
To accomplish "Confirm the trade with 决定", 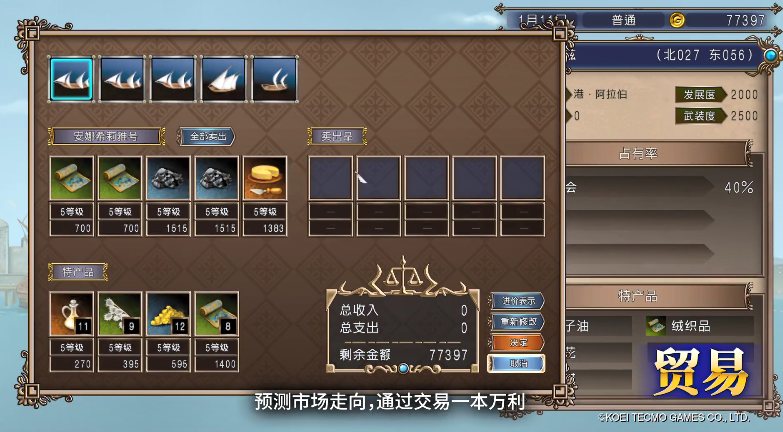I will click(517, 342).
